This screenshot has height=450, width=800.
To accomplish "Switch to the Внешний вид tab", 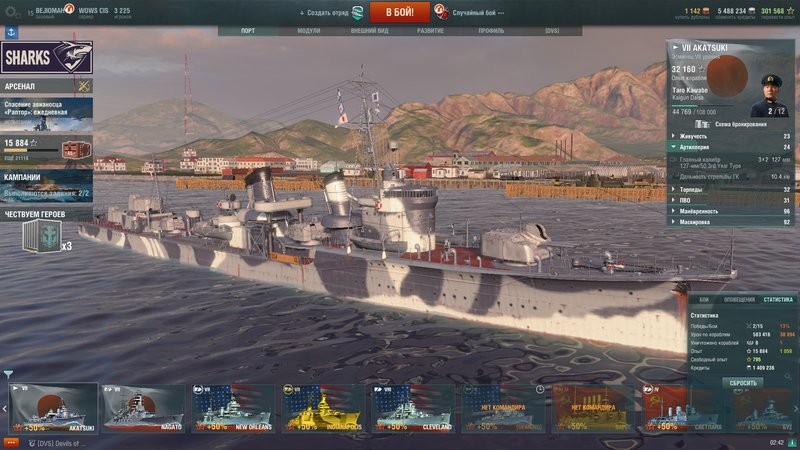I will click(369, 31).
